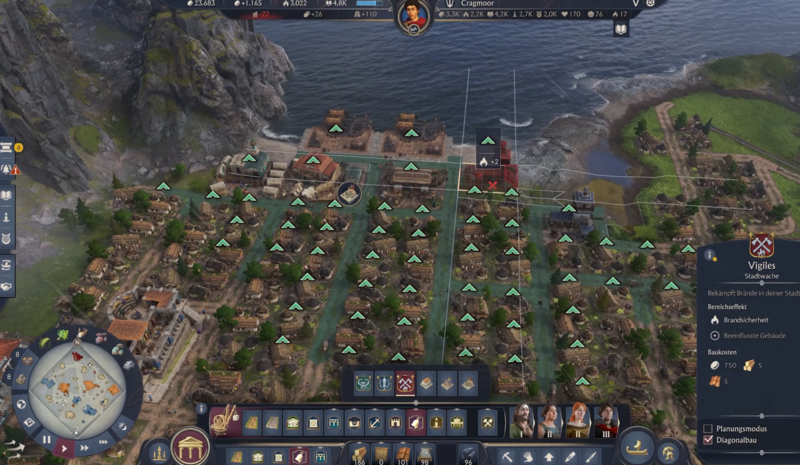Image resolution: width=800 pixels, height=465 pixels.
Task: Click the player portrait at top center
Action: [411, 16]
